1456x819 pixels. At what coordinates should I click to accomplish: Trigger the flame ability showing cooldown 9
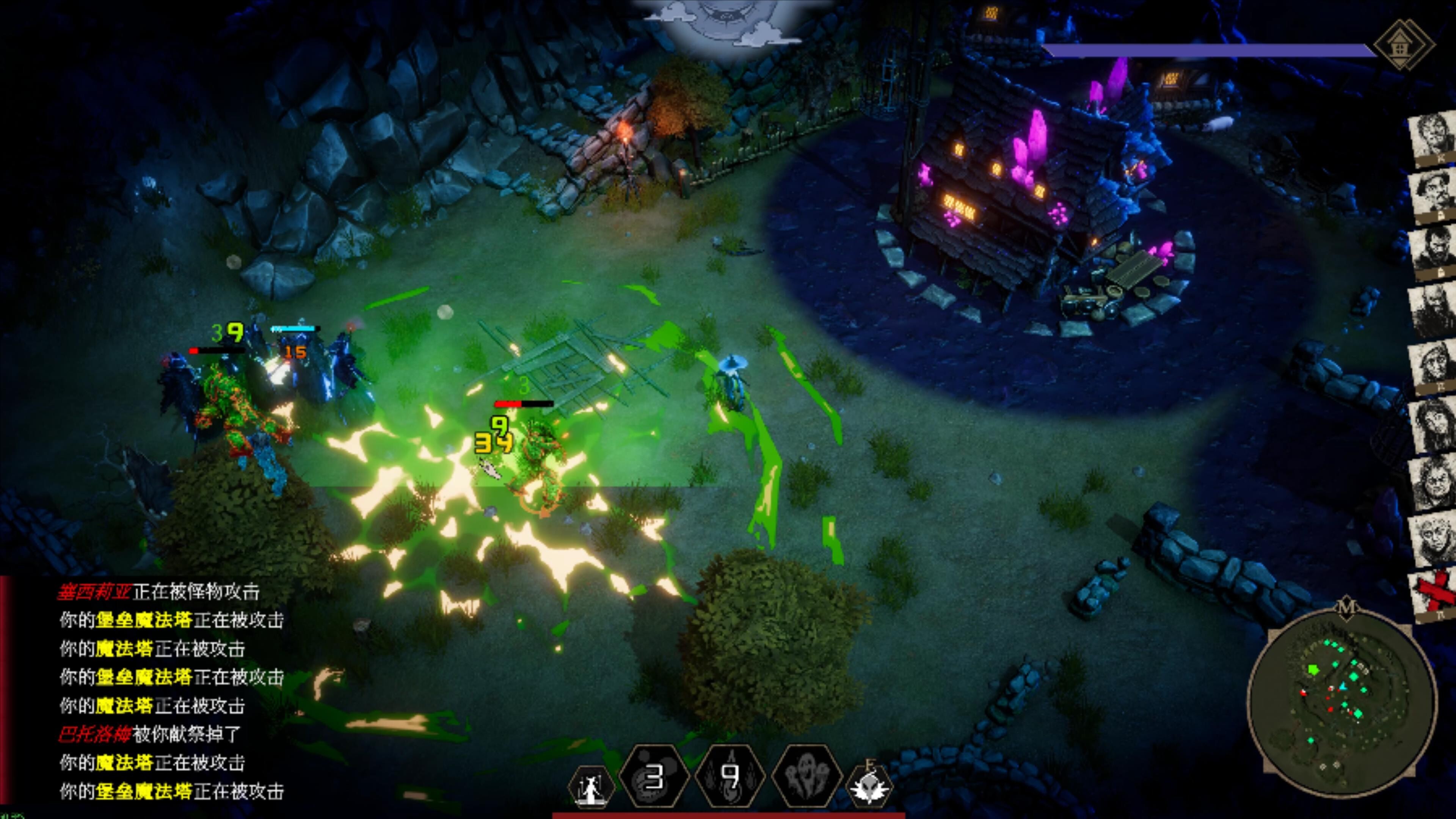730,779
